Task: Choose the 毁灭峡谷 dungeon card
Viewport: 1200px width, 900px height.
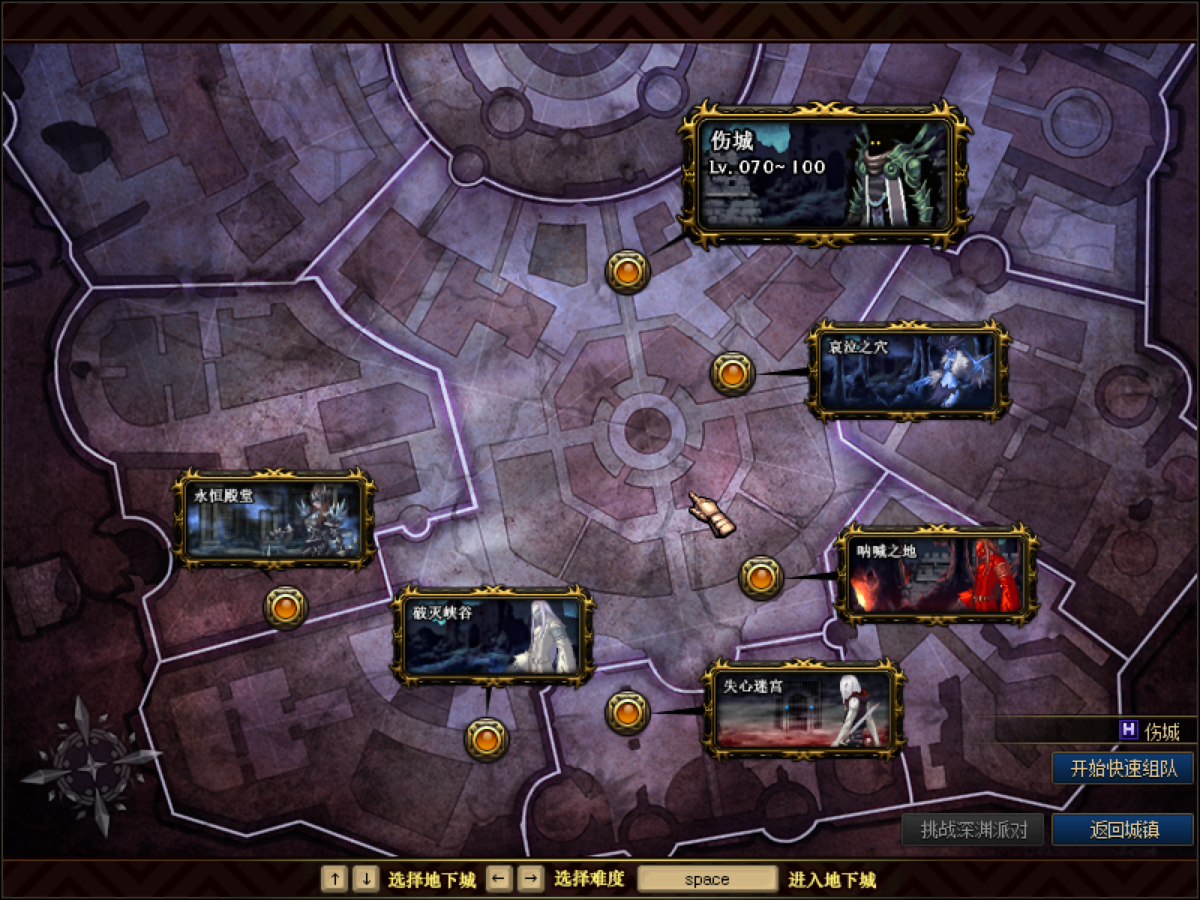Action: pyautogui.click(x=493, y=636)
